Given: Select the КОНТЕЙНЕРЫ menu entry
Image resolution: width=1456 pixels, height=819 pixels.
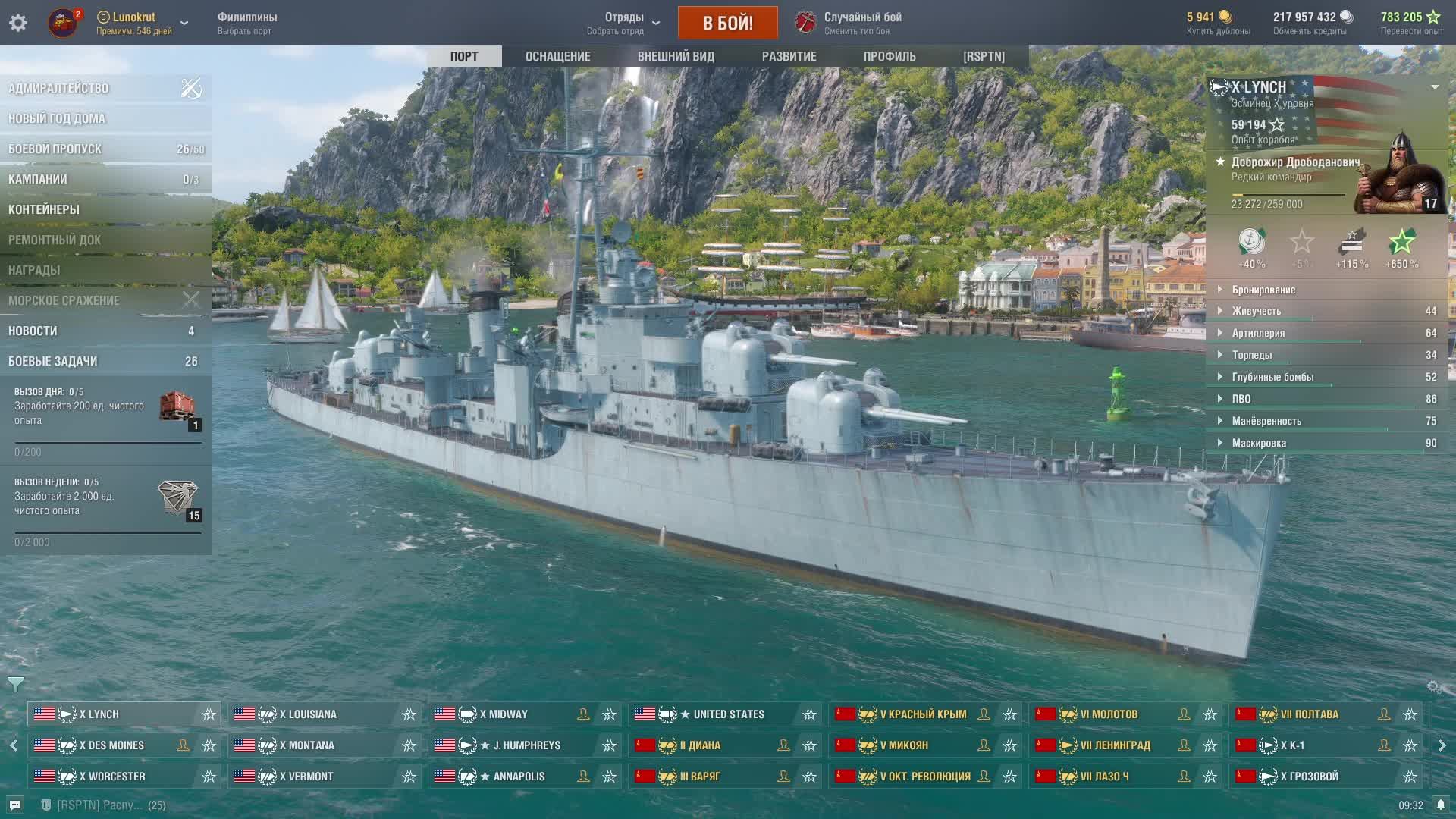Looking at the screenshot, I should (44, 209).
